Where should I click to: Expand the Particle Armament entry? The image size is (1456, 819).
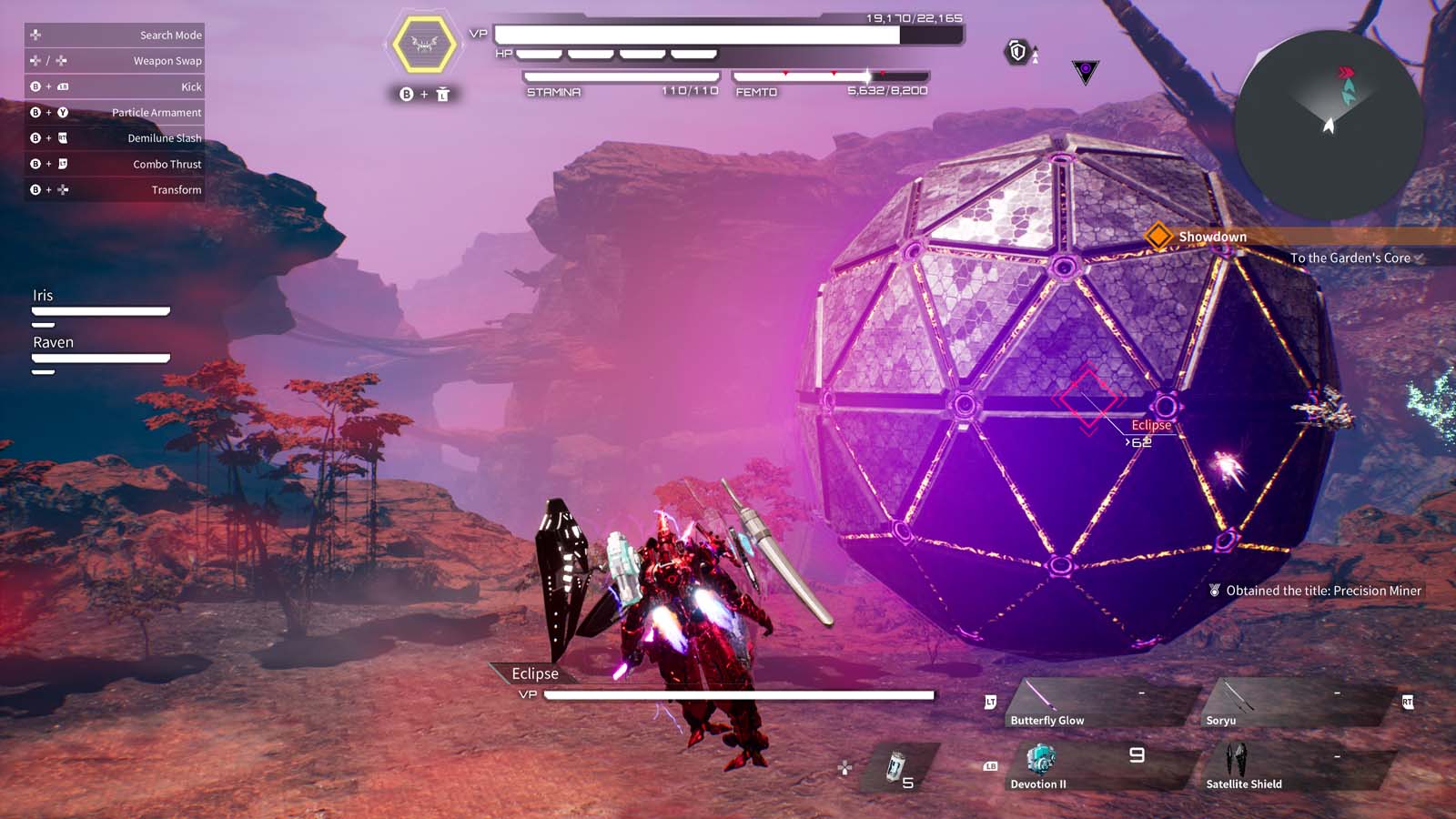click(x=114, y=112)
